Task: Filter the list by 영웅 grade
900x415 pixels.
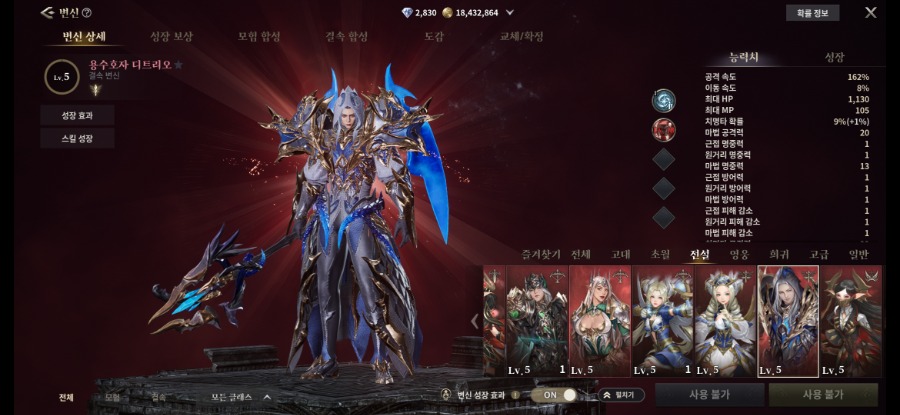Action: coord(739,255)
